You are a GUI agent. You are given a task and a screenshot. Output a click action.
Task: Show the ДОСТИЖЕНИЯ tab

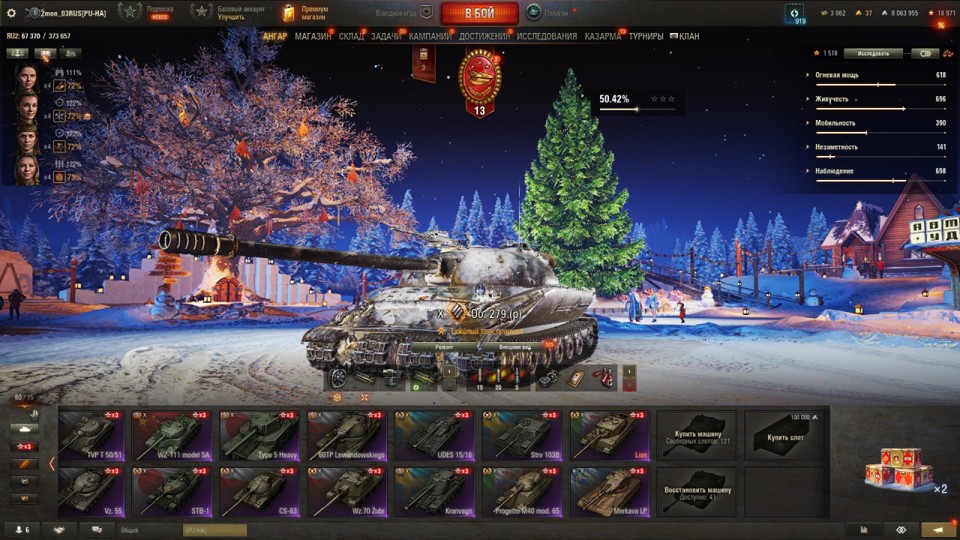coord(485,37)
